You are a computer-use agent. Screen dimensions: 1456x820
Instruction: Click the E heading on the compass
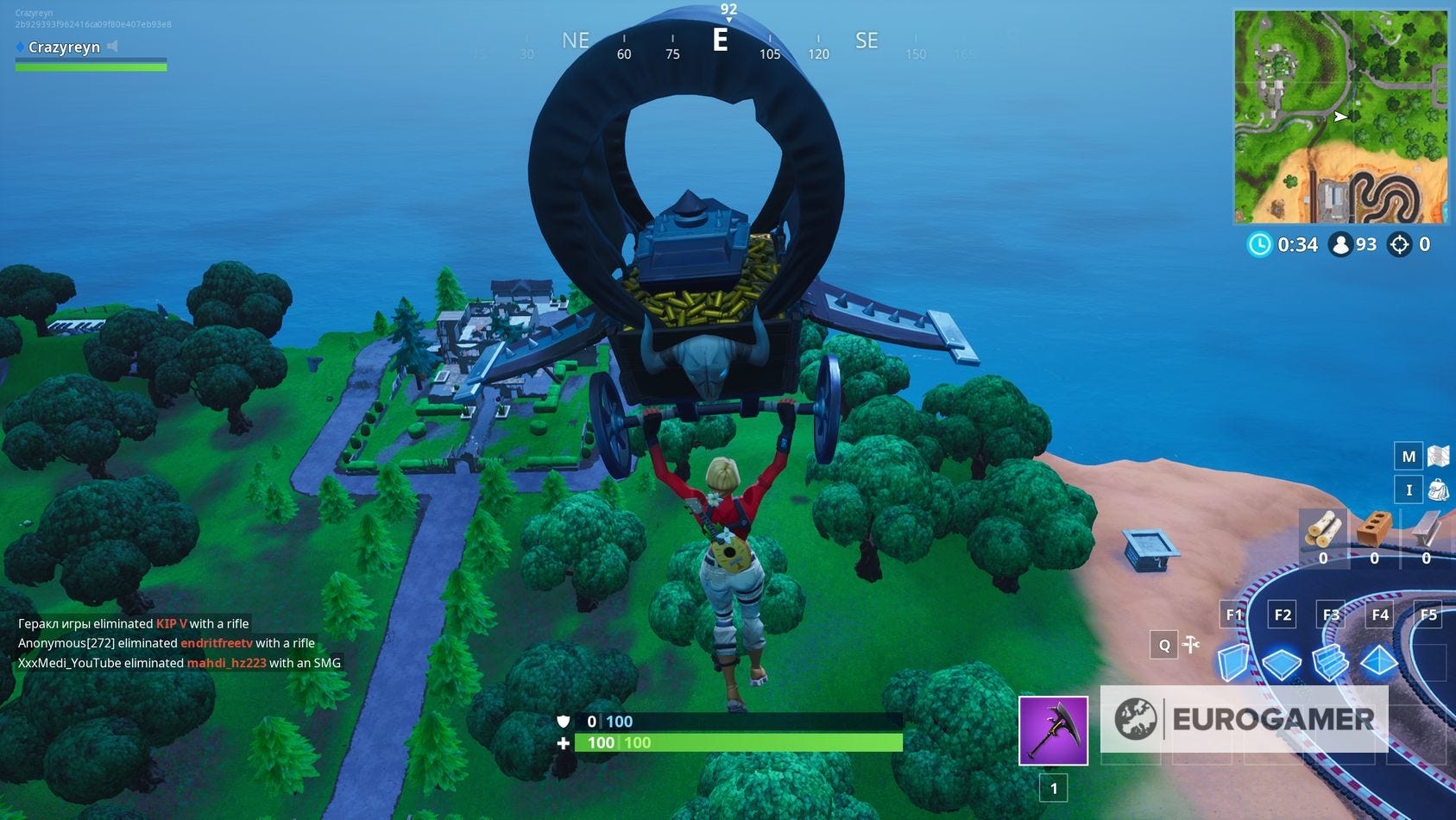721,41
